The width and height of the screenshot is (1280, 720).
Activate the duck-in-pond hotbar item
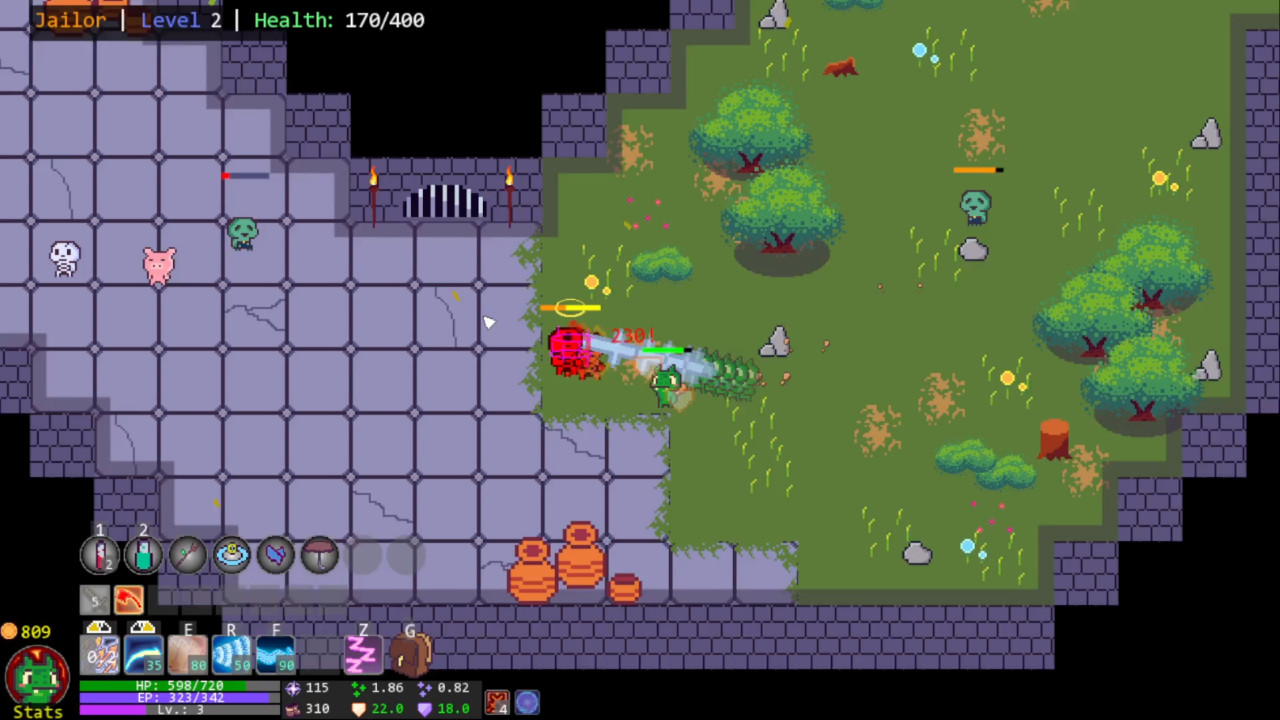(230, 554)
